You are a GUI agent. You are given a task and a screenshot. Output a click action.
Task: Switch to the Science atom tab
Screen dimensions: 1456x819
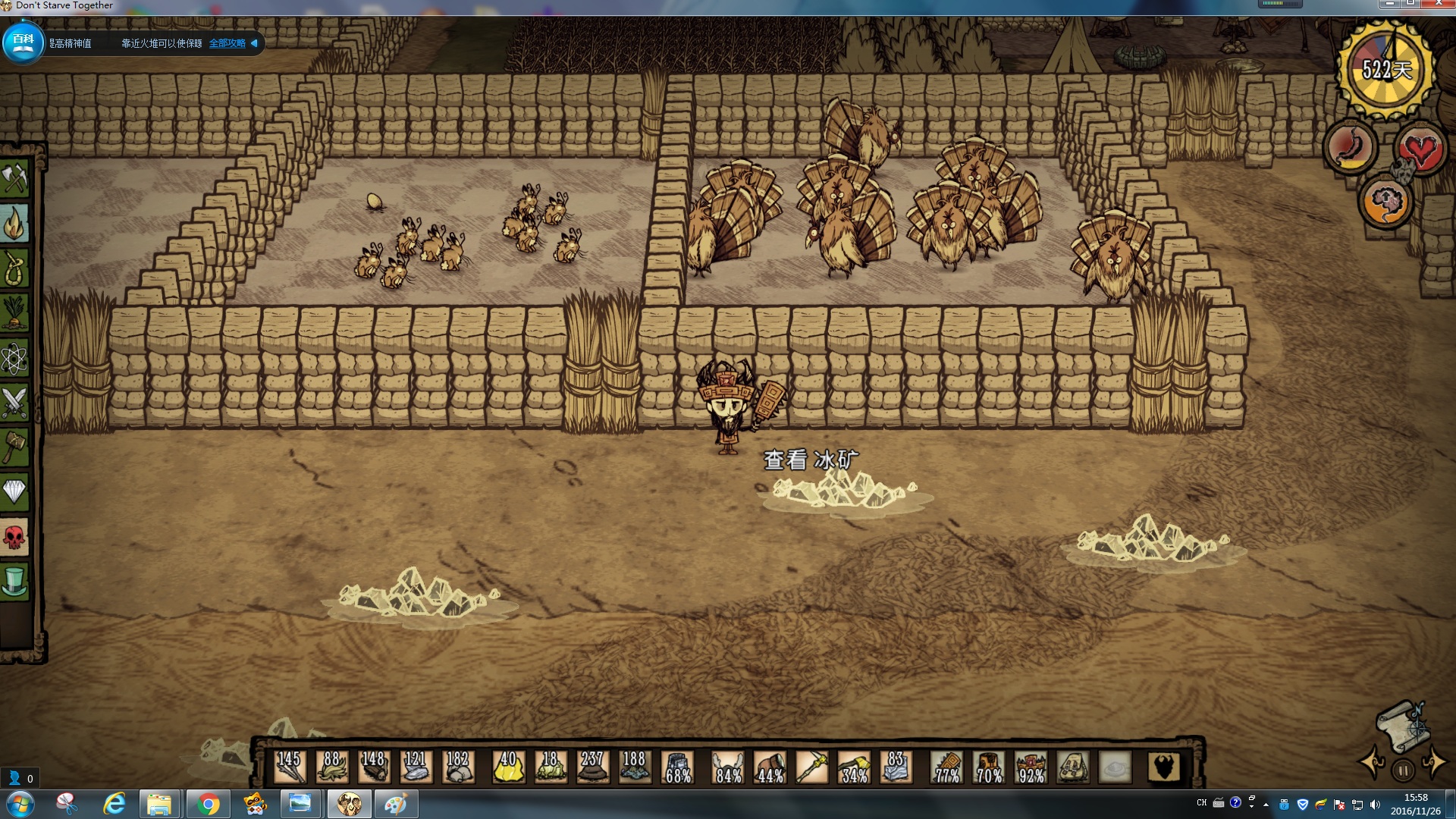pos(15,358)
